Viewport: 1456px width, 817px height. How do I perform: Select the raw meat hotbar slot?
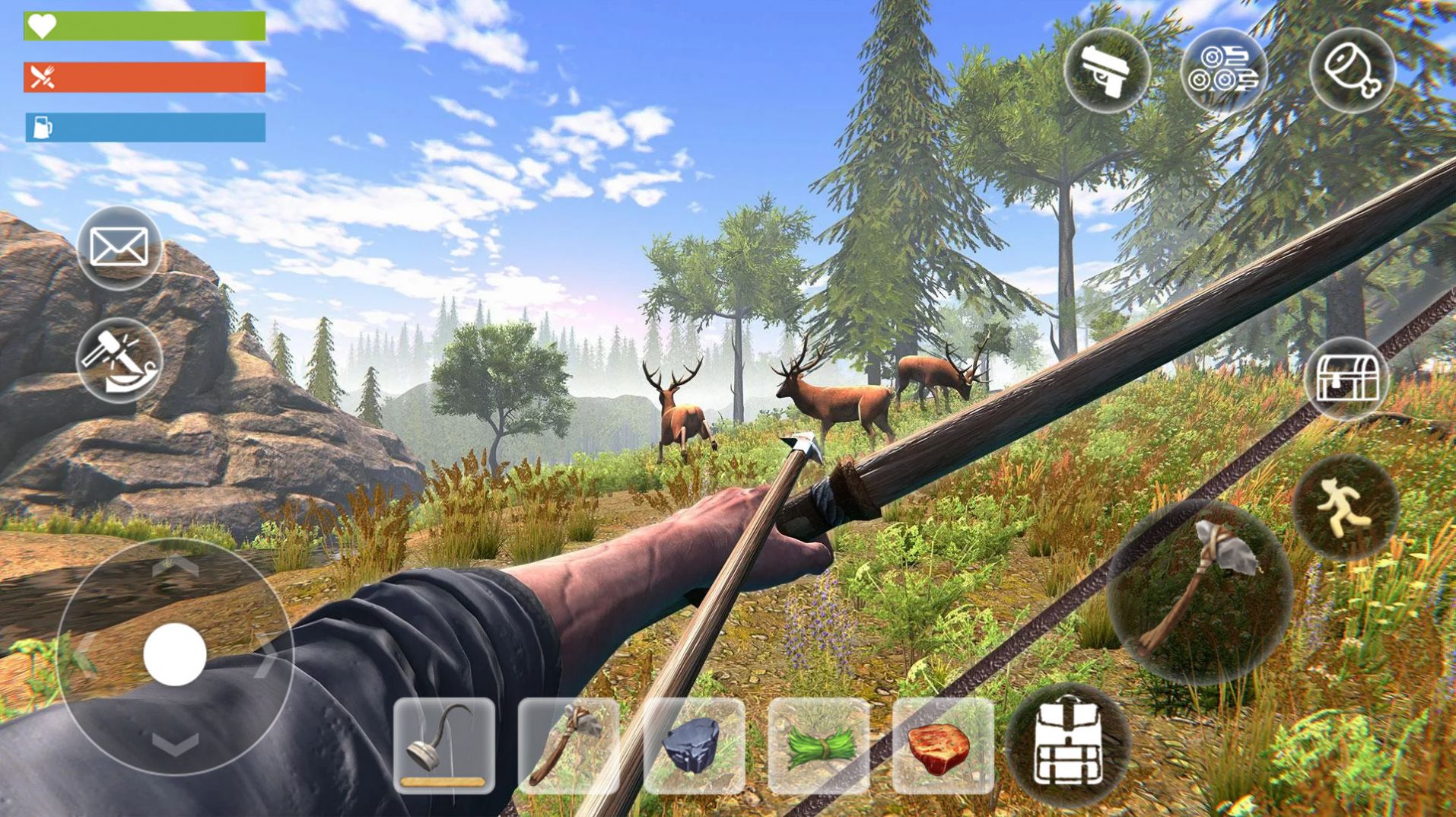coord(943,745)
